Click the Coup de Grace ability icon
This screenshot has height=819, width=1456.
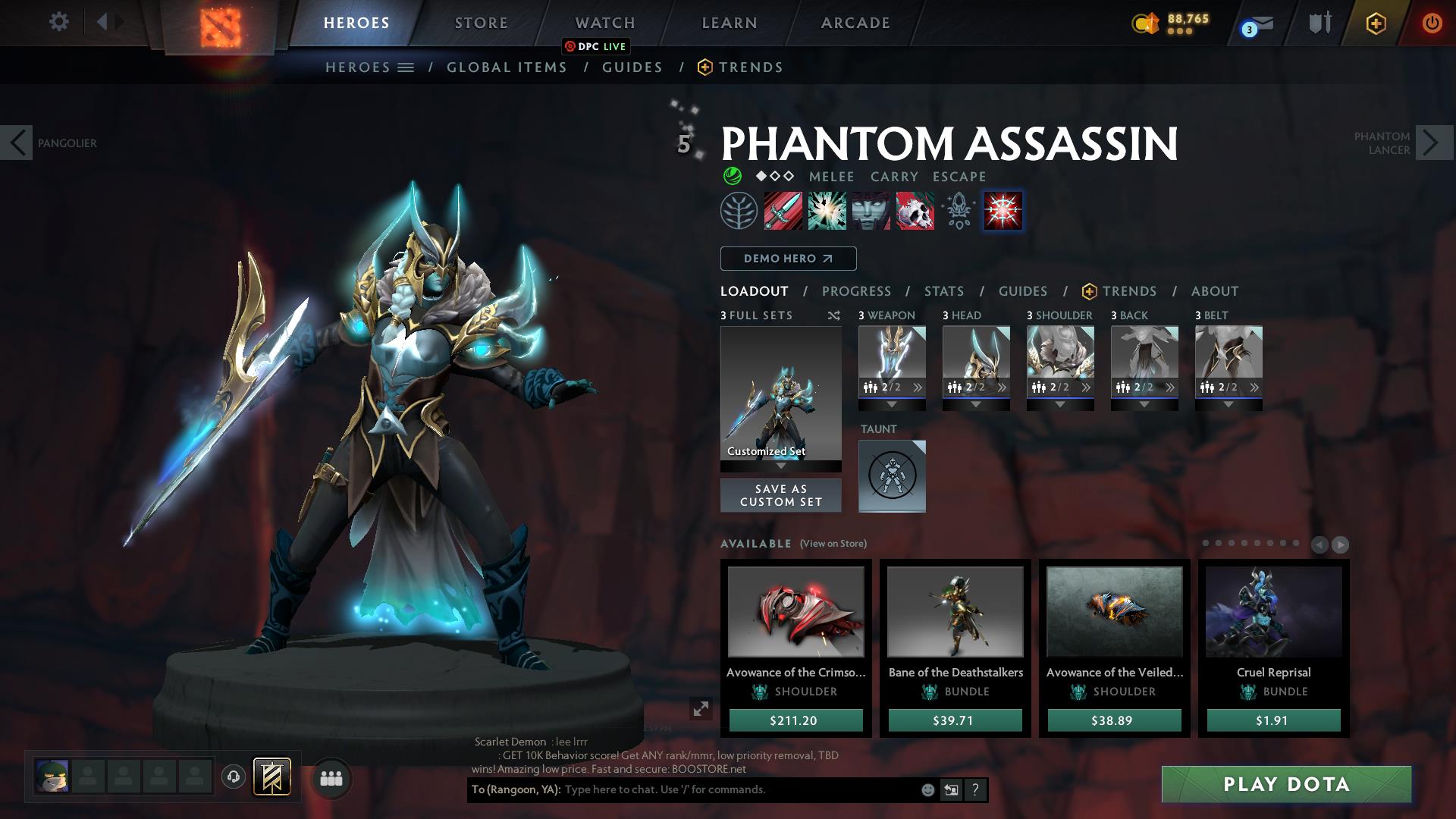click(x=1003, y=211)
